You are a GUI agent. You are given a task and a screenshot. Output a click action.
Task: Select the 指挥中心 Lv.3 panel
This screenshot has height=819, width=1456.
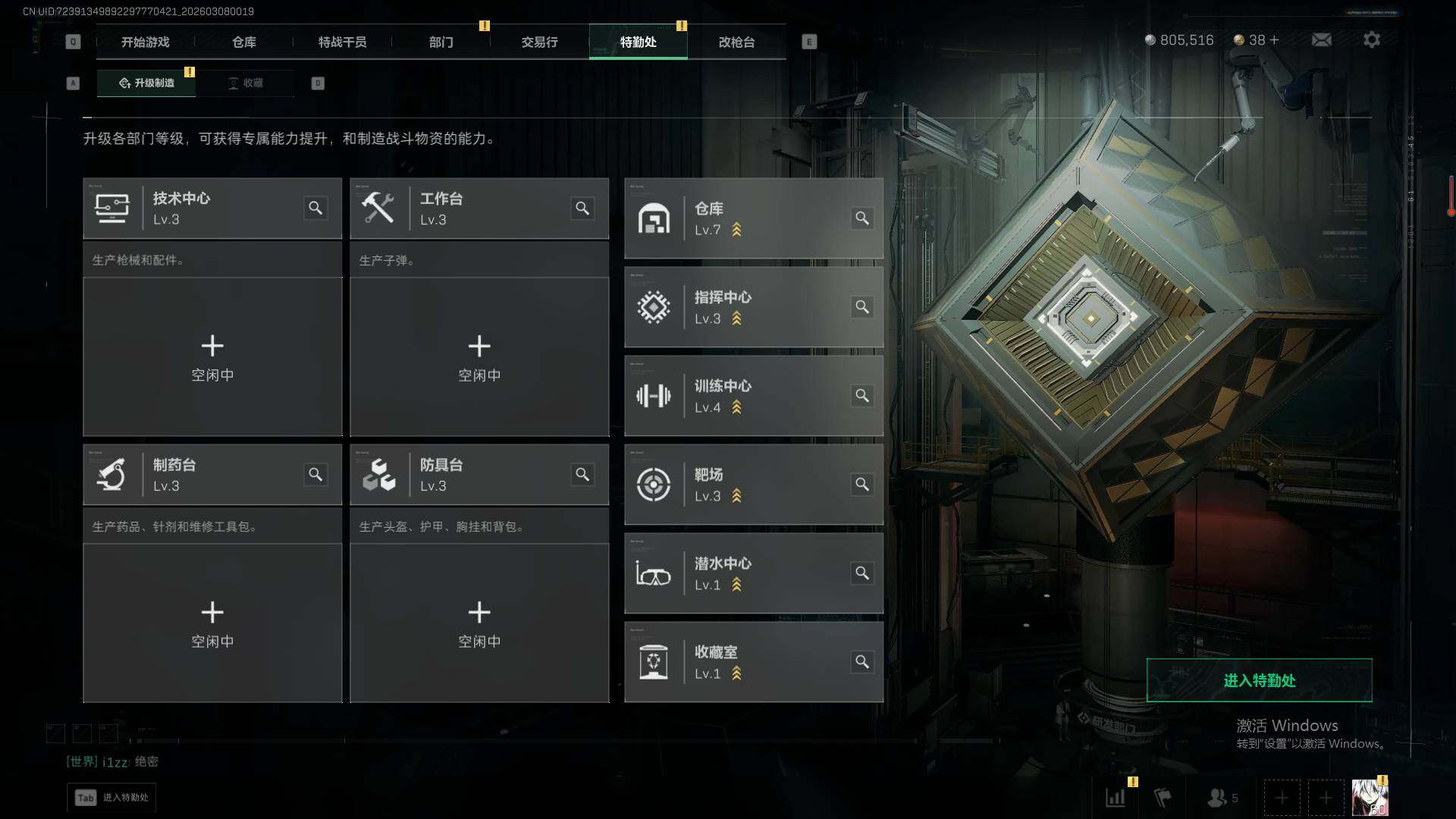(753, 307)
